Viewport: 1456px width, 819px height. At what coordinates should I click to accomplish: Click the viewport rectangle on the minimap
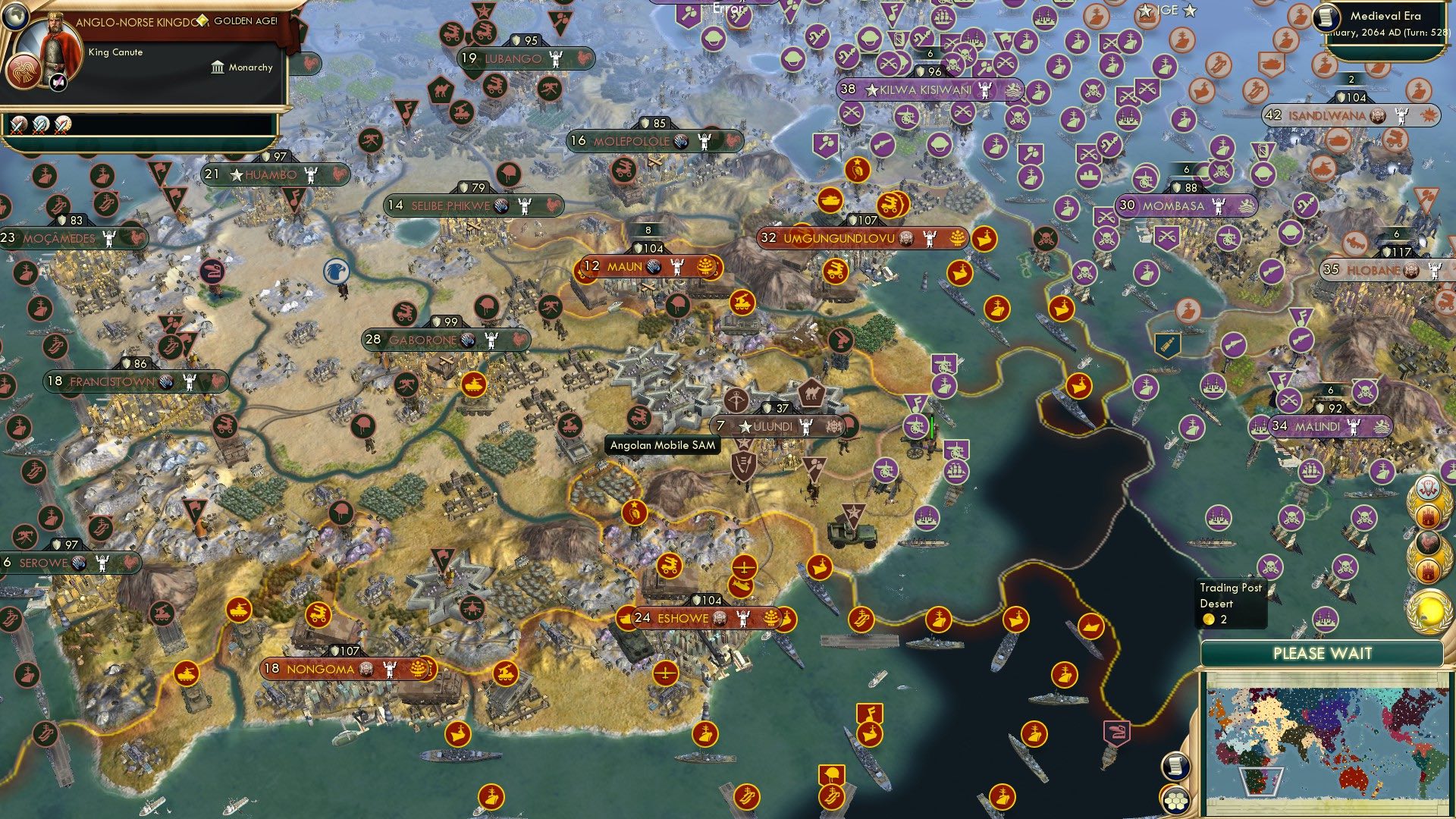coord(1261,782)
